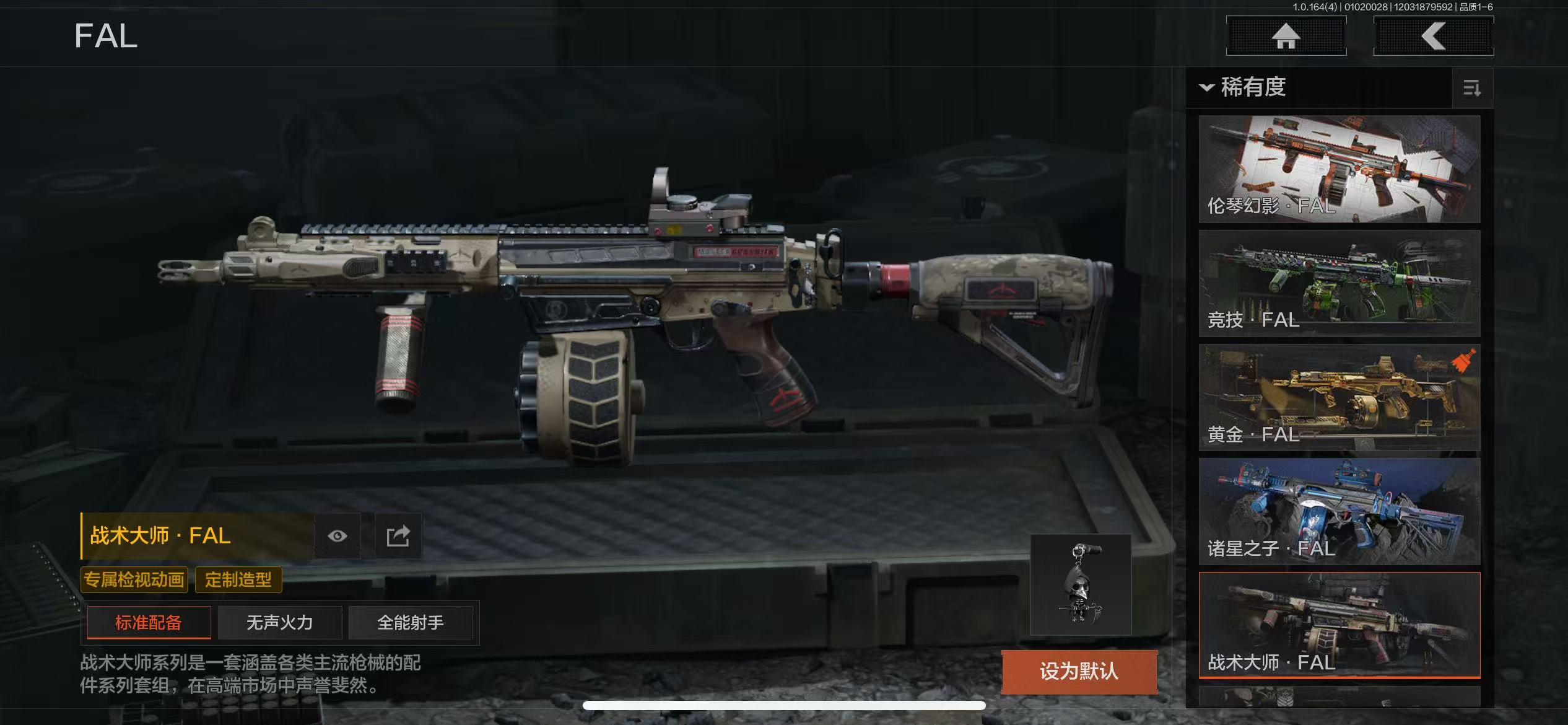
Task: Click the 专属检视动画 tag
Action: pyautogui.click(x=134, y=579)
